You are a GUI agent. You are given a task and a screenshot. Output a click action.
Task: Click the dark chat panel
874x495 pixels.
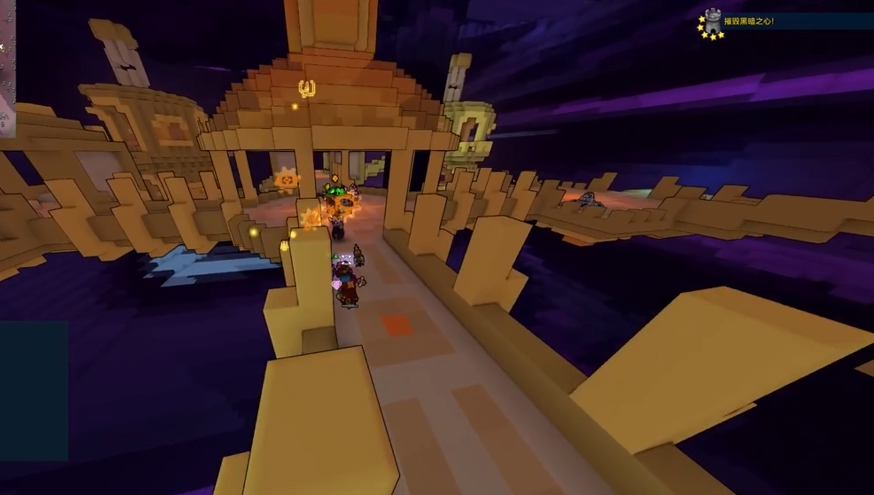(x=33, y=389)
